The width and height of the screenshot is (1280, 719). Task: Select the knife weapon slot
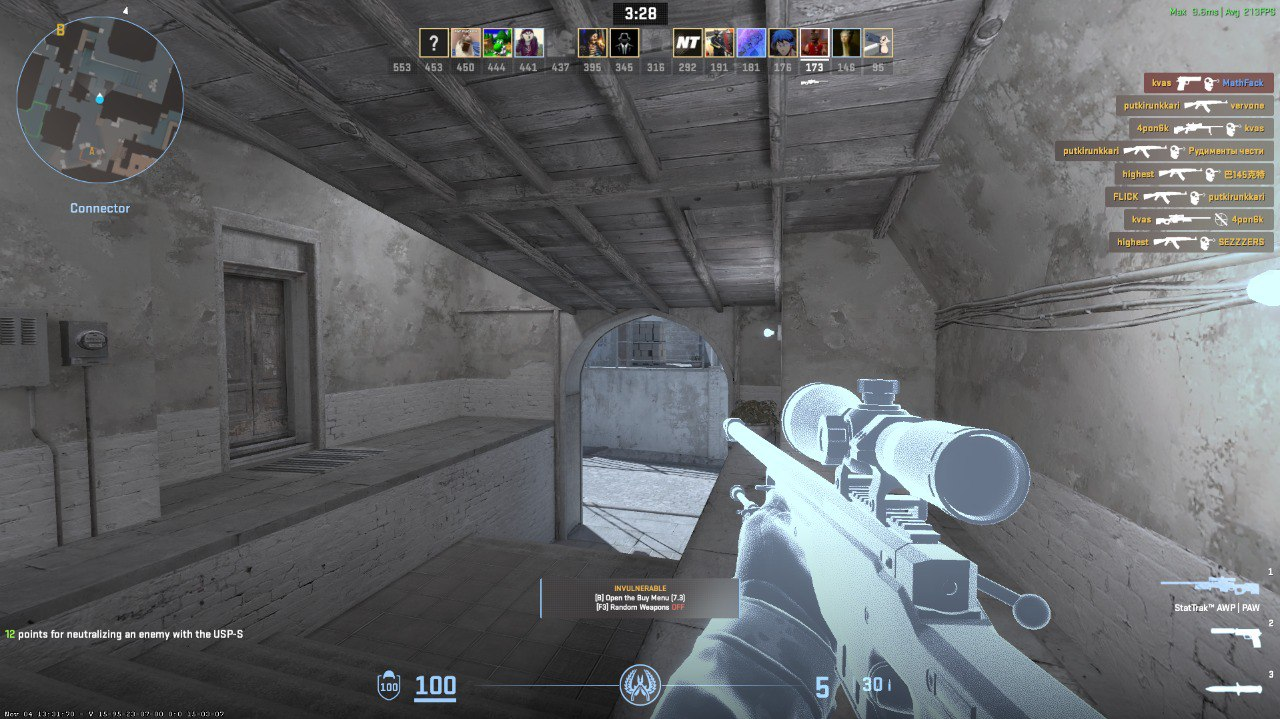(1233, 689)
